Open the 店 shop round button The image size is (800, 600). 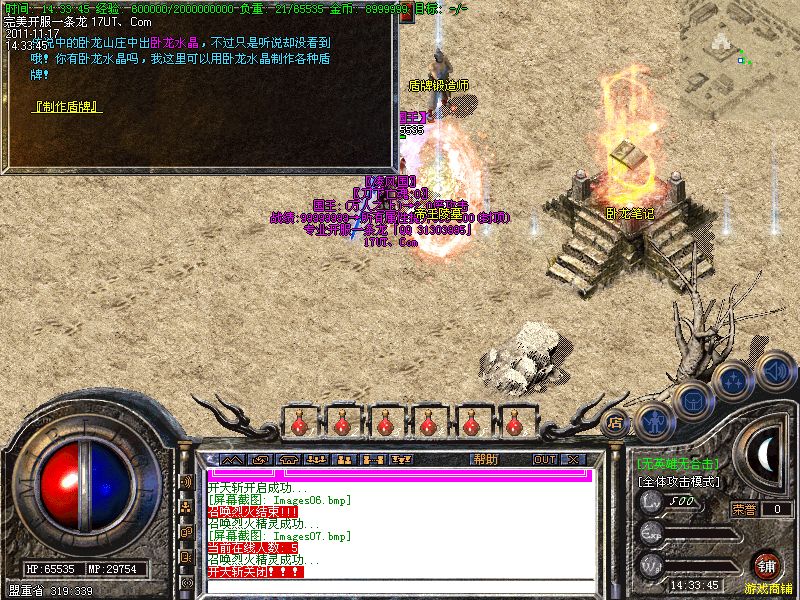pyautogui.click(x=617, y=422)
